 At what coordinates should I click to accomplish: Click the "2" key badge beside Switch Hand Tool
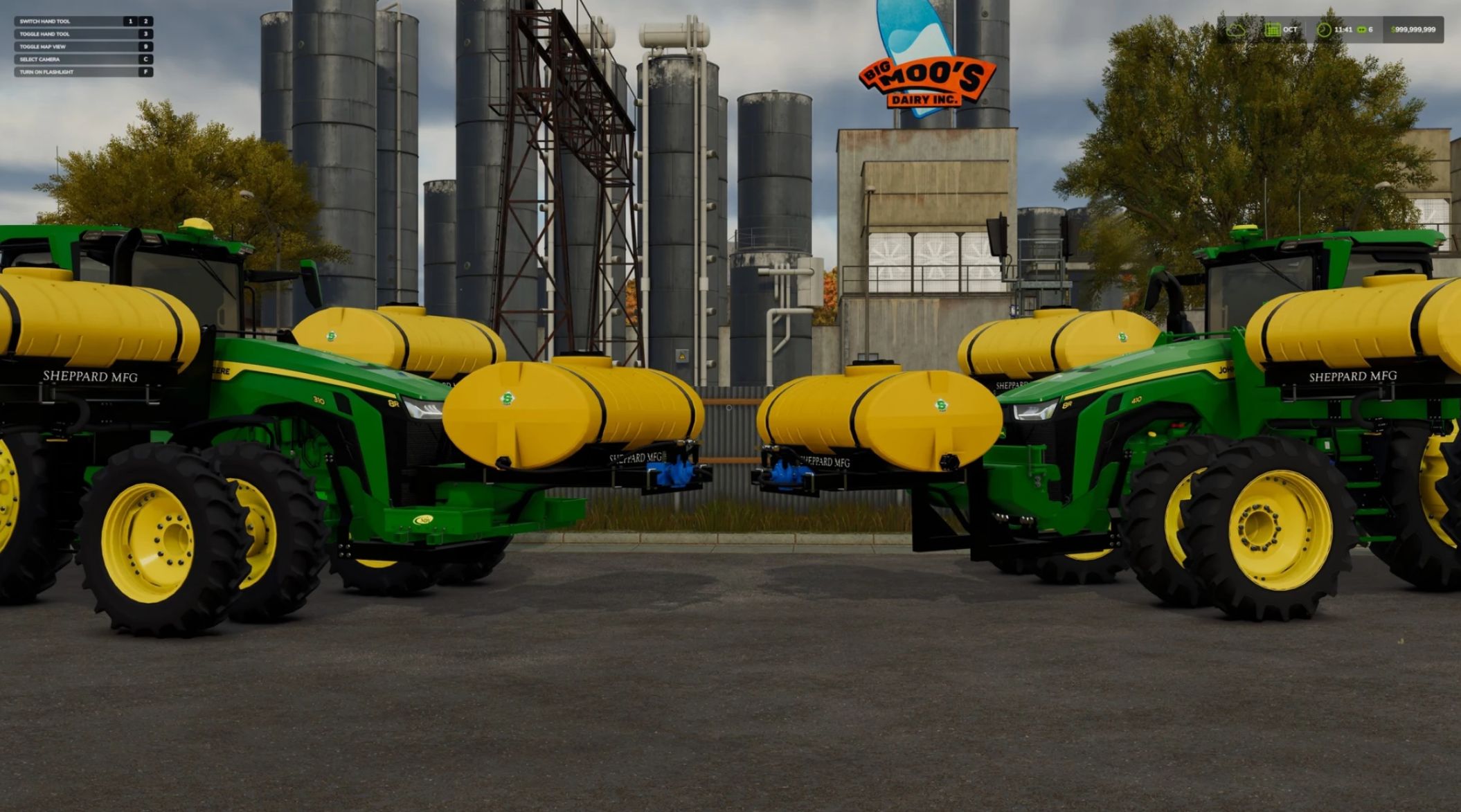point(146,21)
